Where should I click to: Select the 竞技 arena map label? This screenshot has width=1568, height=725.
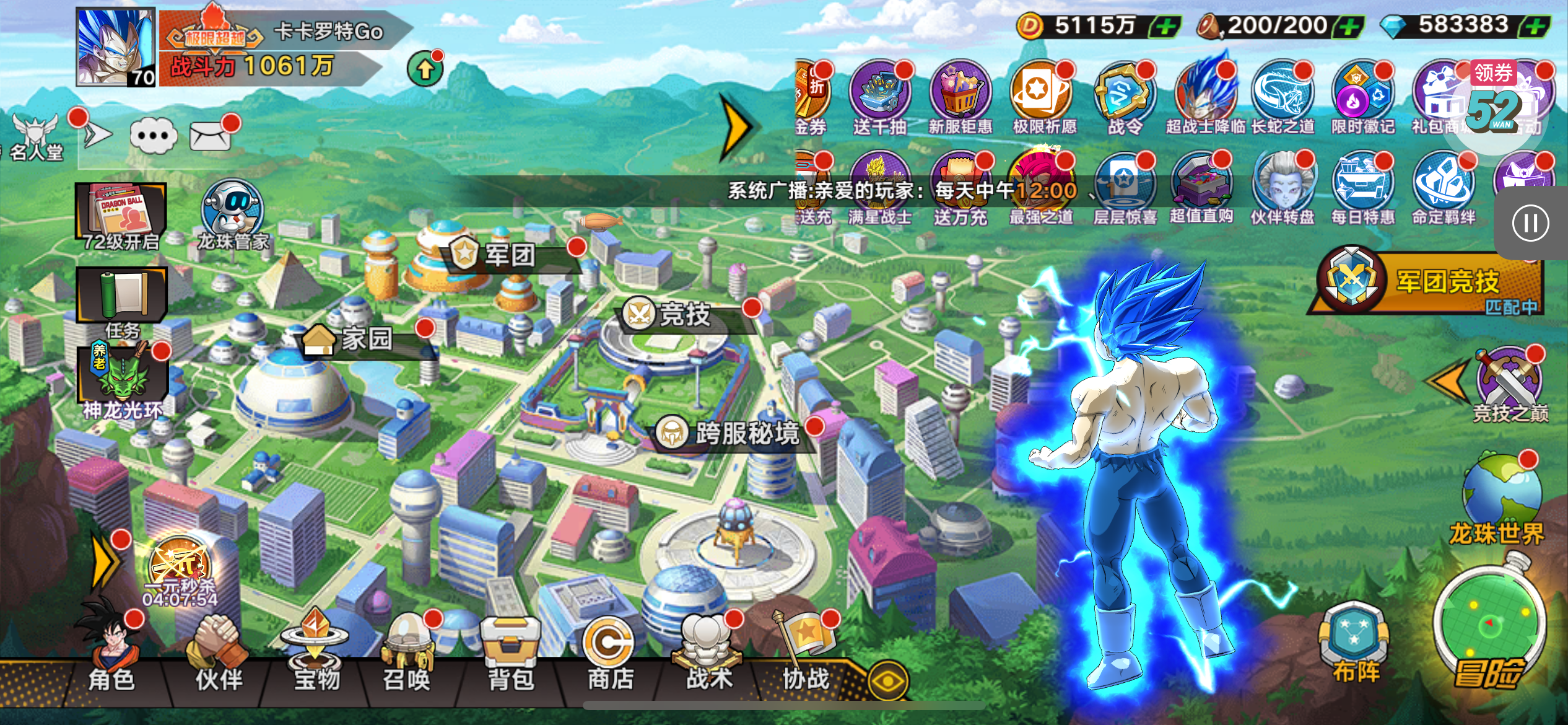684,315
